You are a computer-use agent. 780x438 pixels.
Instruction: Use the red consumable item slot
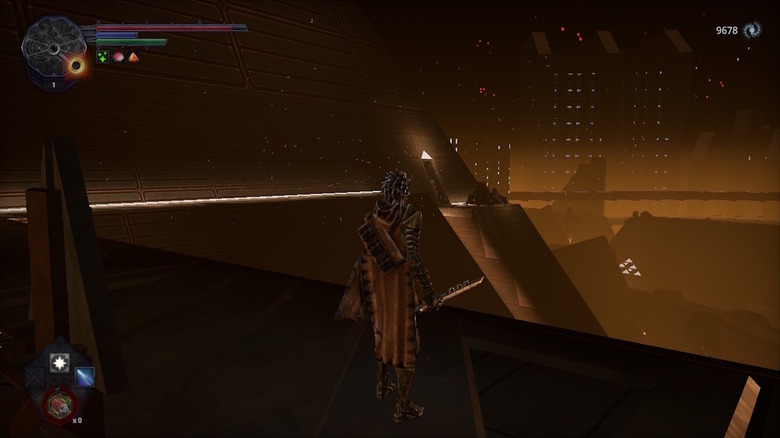[x=59, y=404]
